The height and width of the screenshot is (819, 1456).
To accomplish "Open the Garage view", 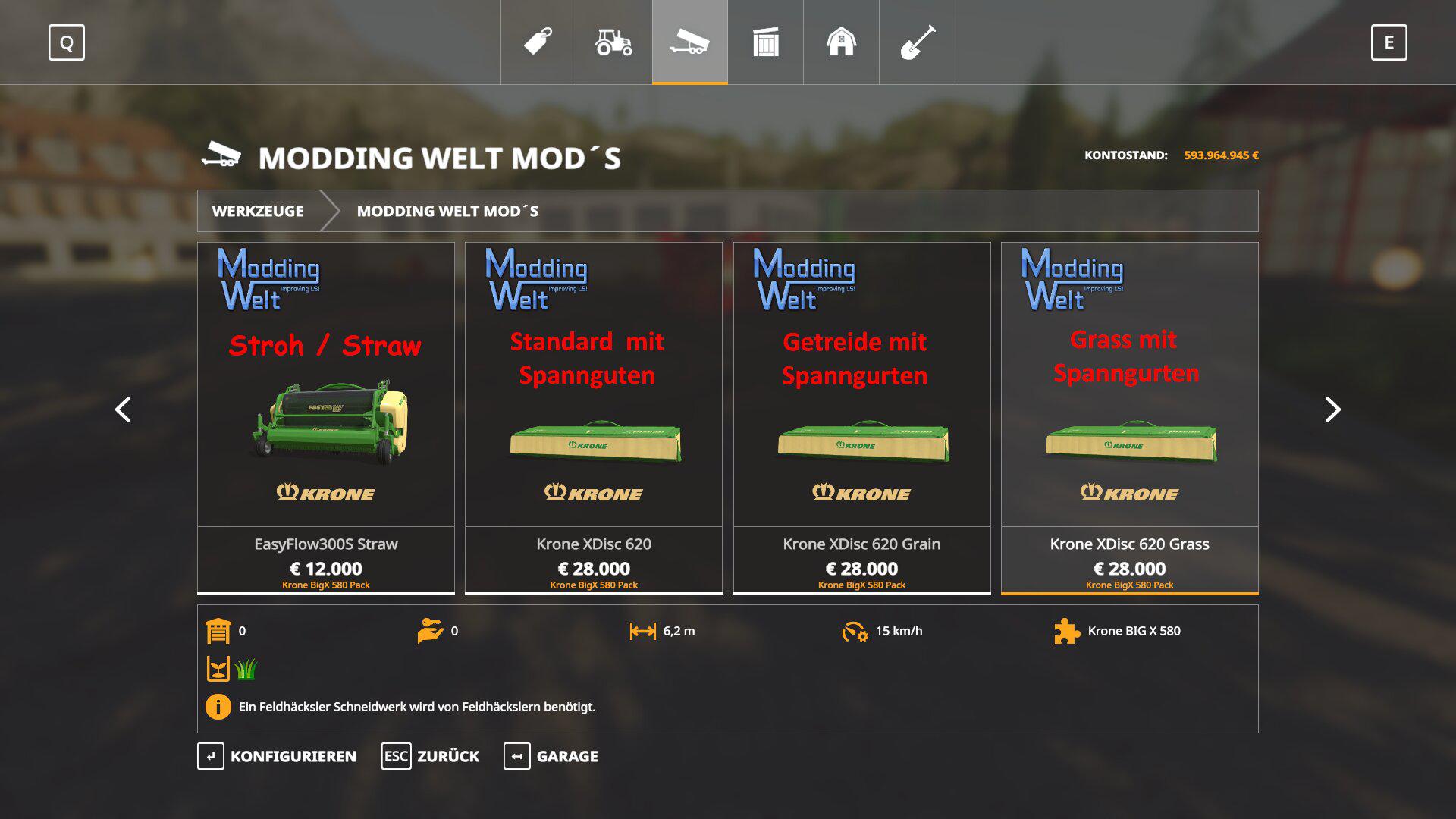I will pyautogui.click(x=551, y=756).
